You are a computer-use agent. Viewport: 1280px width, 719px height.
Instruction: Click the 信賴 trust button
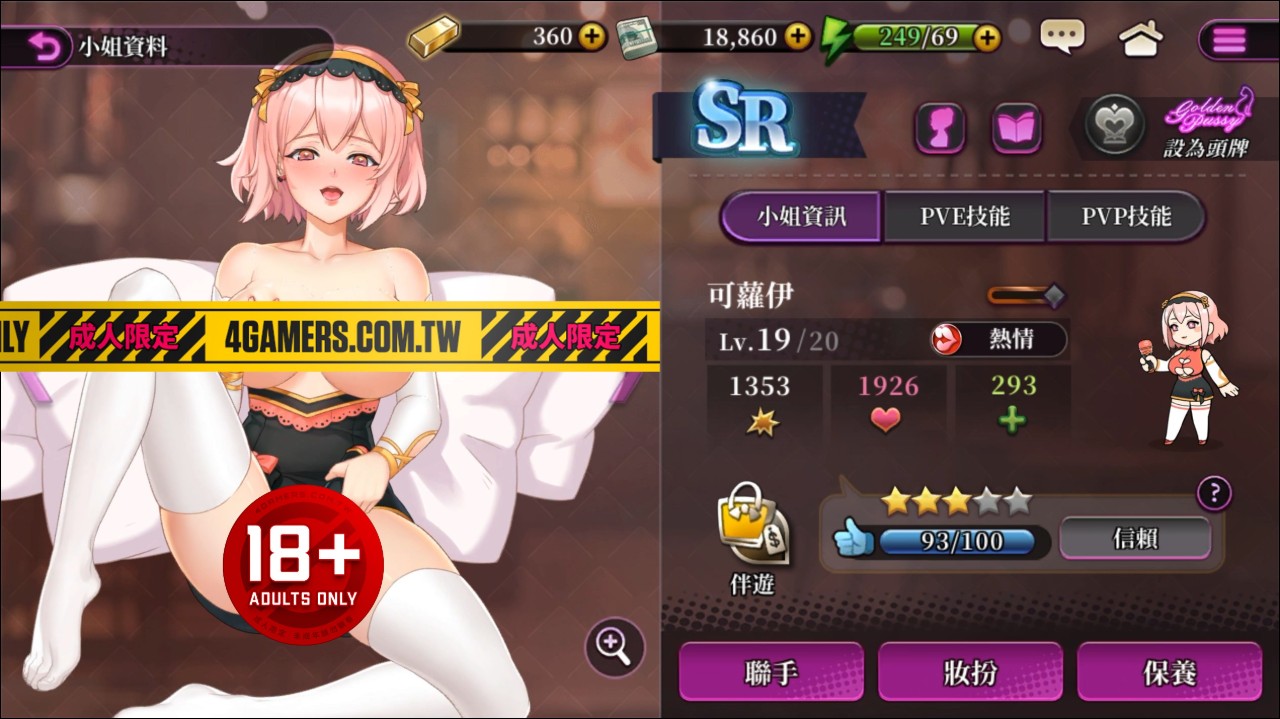tap(1135, 539)
